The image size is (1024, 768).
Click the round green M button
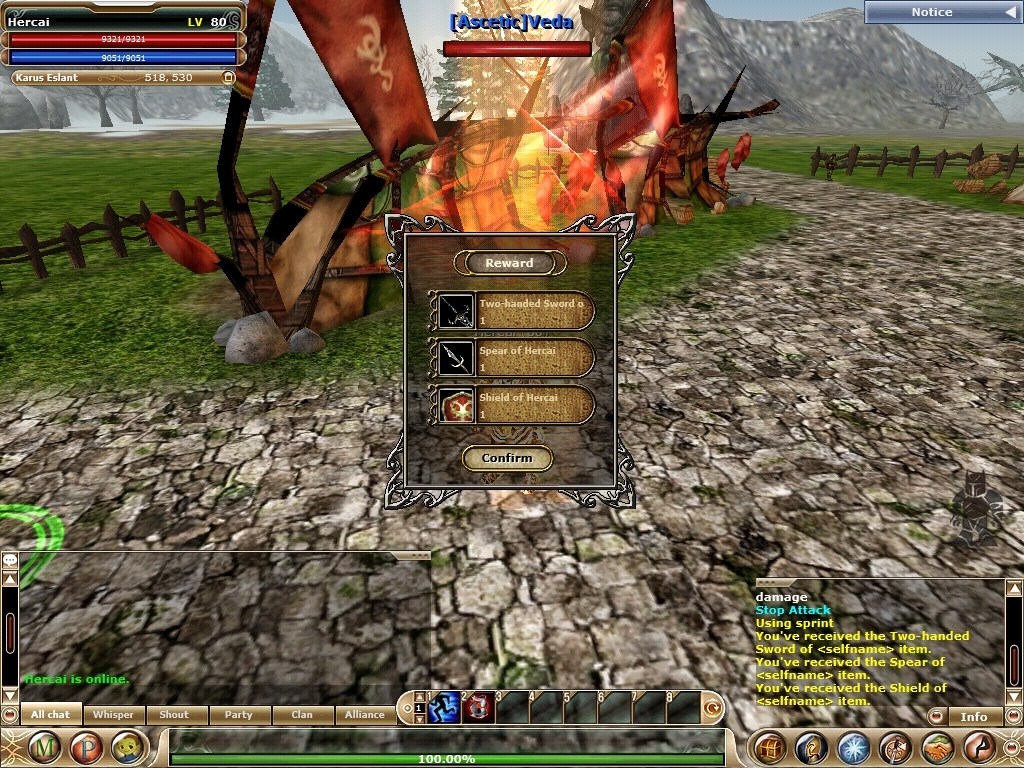43,746
